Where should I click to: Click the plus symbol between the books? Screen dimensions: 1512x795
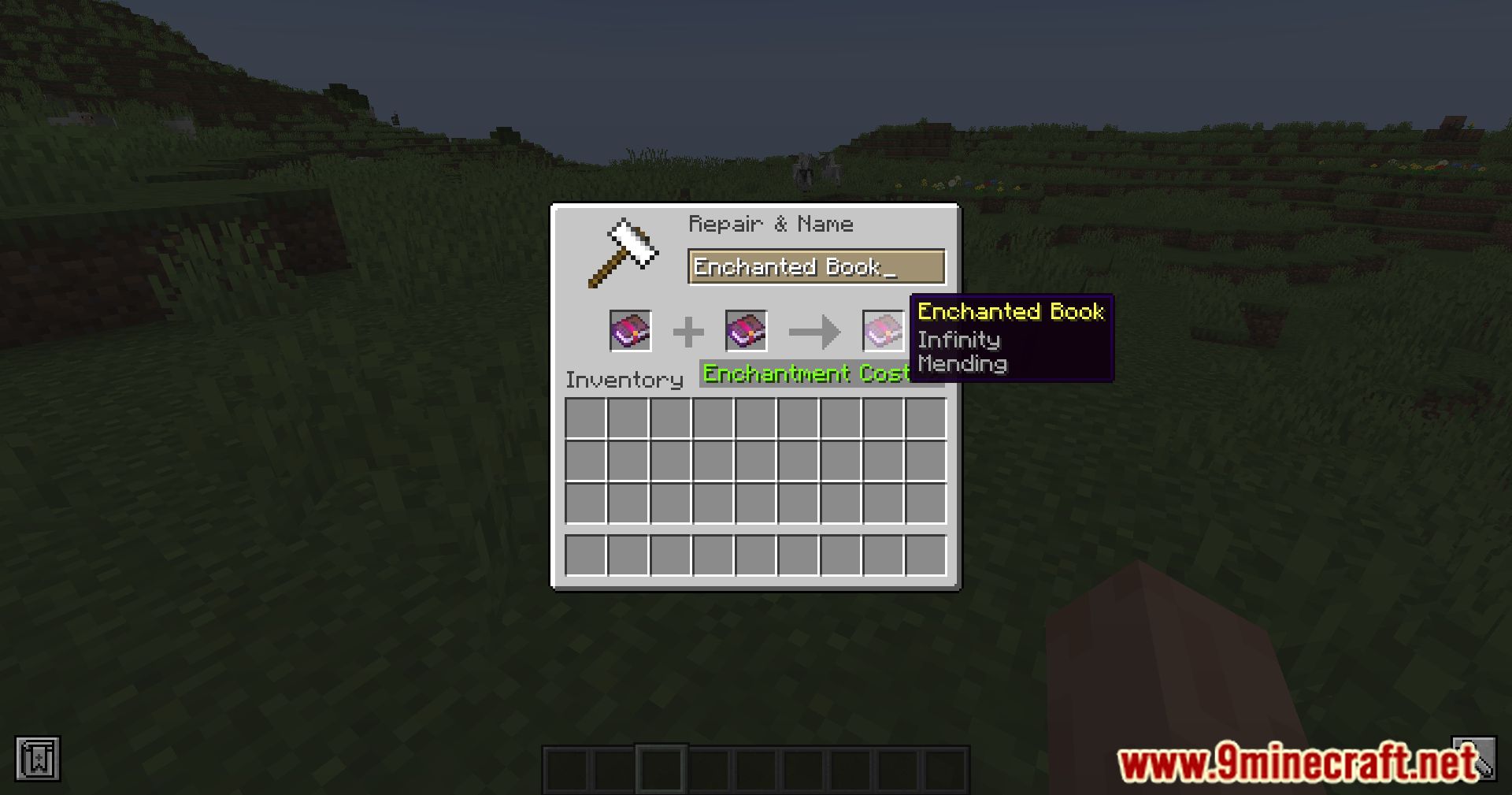point(690,330)
